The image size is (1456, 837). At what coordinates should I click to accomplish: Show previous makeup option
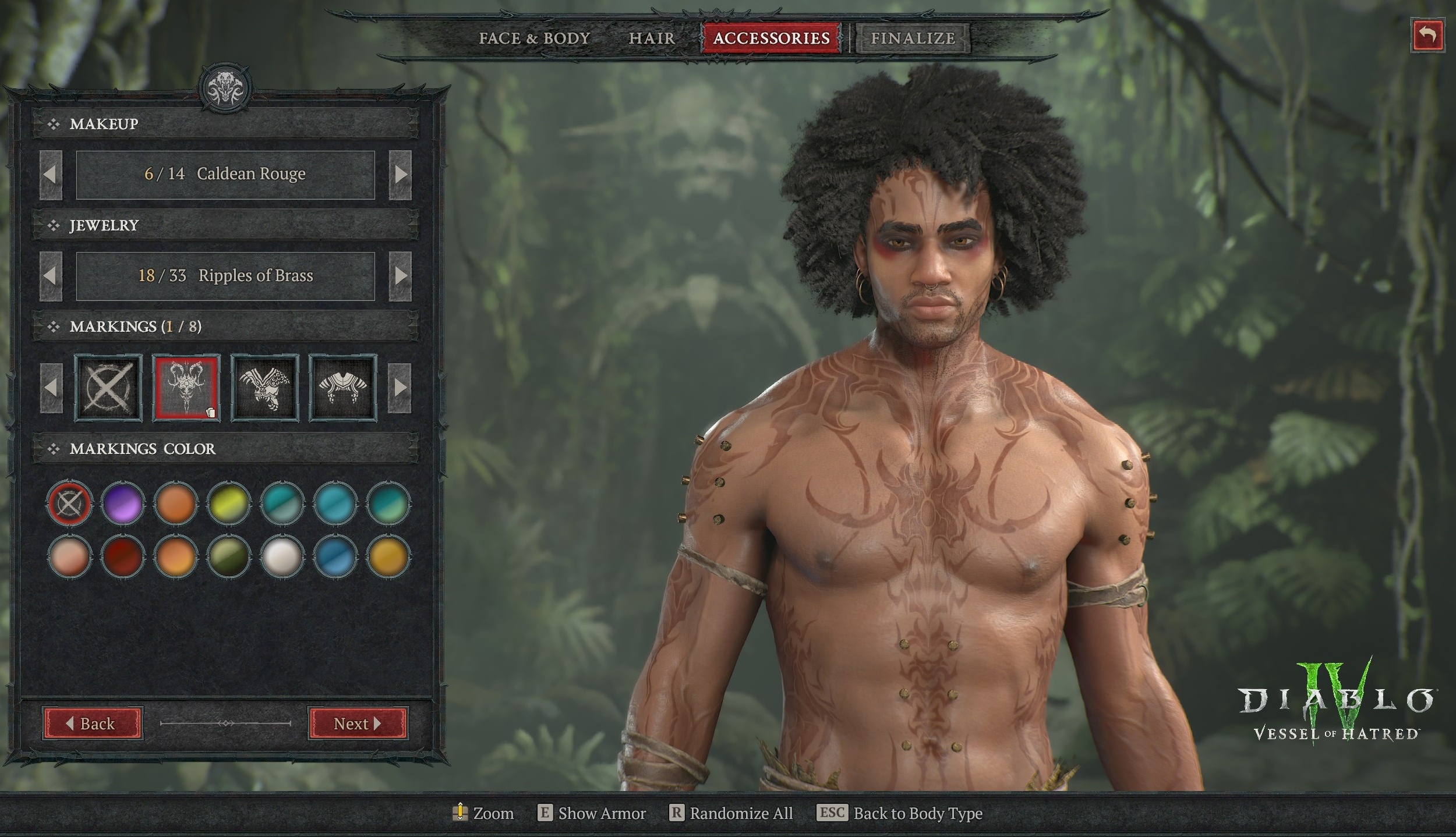(x=51, y=174)
